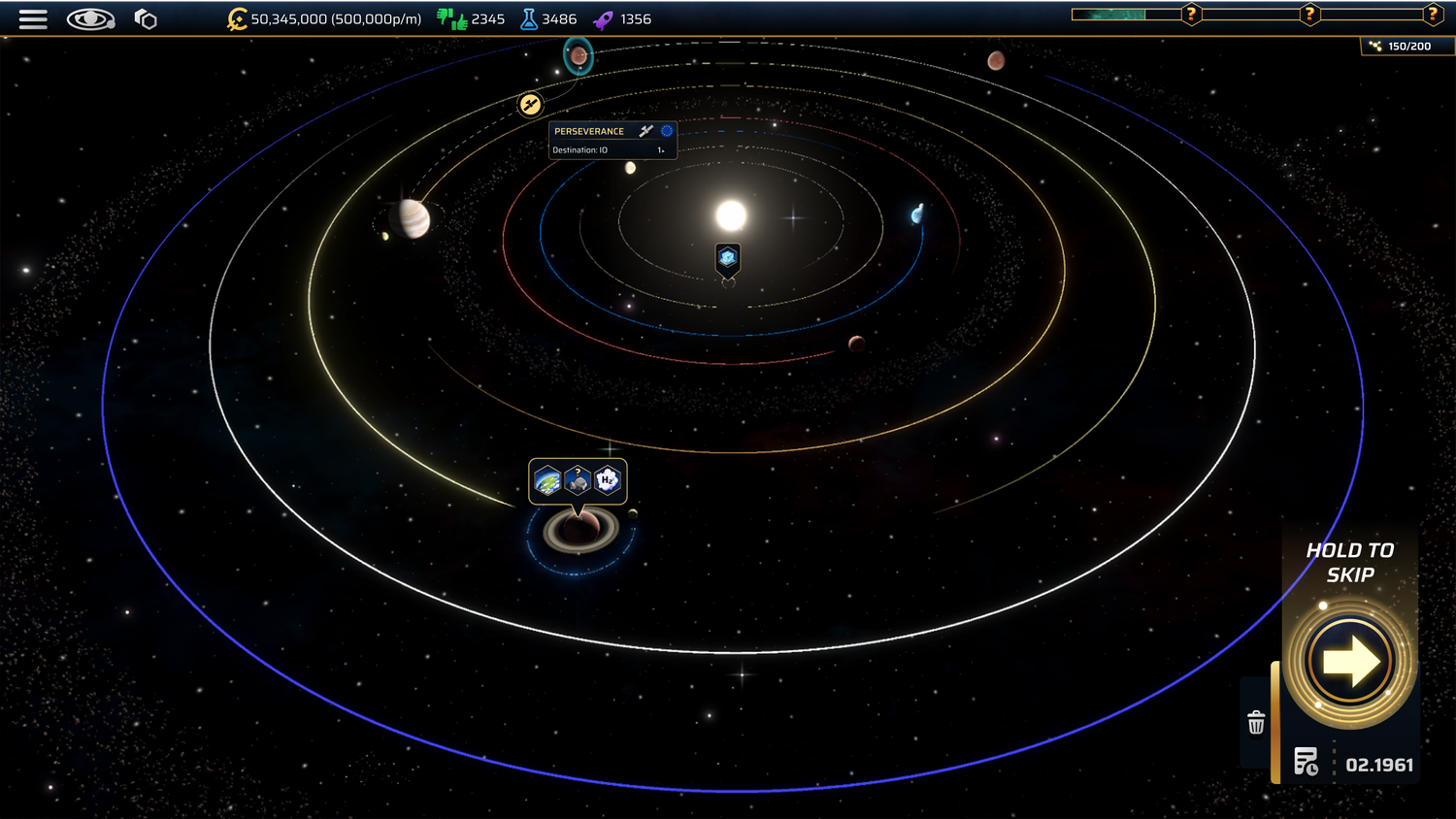The image size is (1456, 819).
Task: Pick the H2 hydrogen cloud icon
Action: pos(608,480)
